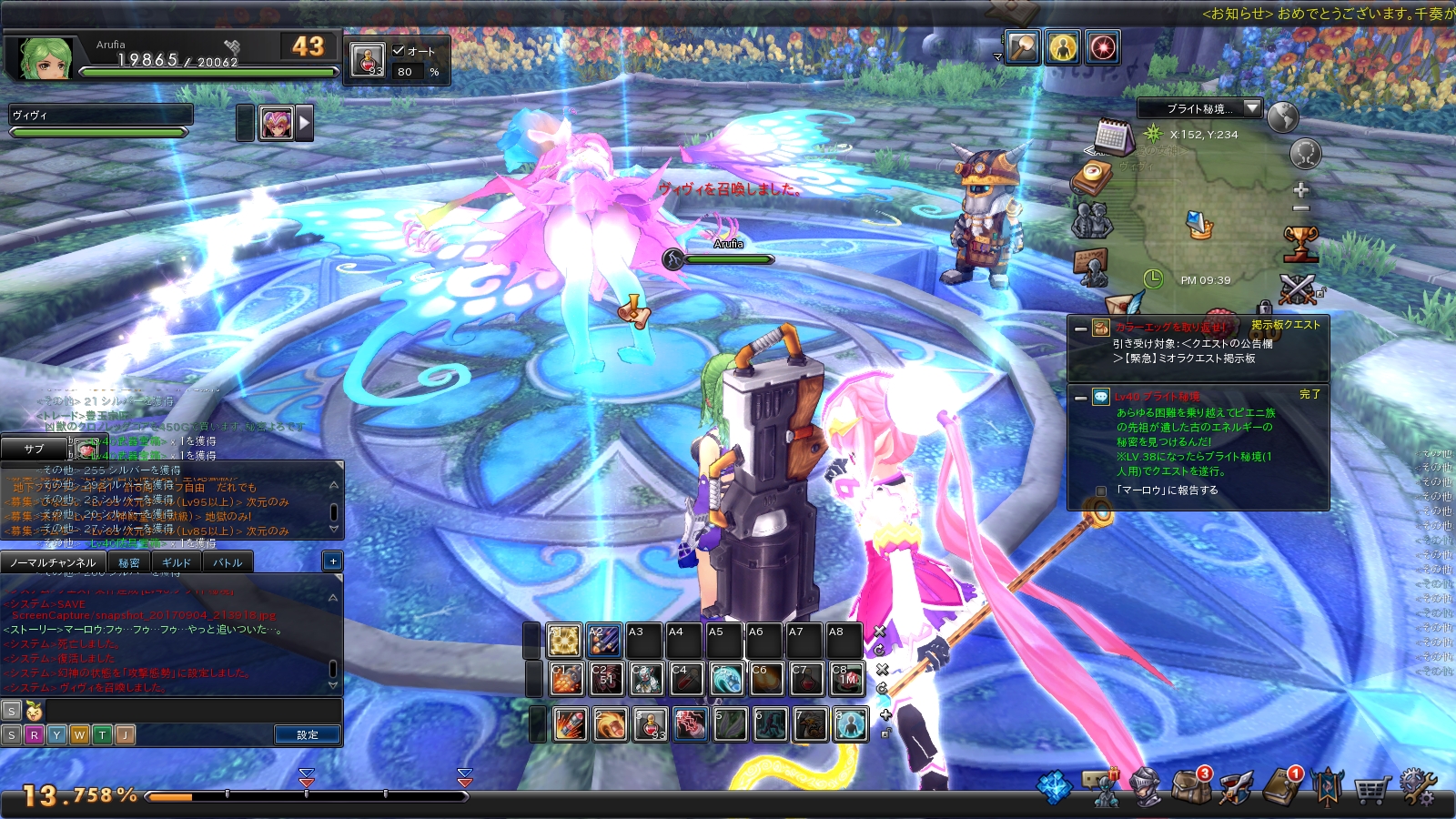Open the calendar icon beside the minimap
The width and height of the screenshot is (1456, 819).
(1113, 136)
